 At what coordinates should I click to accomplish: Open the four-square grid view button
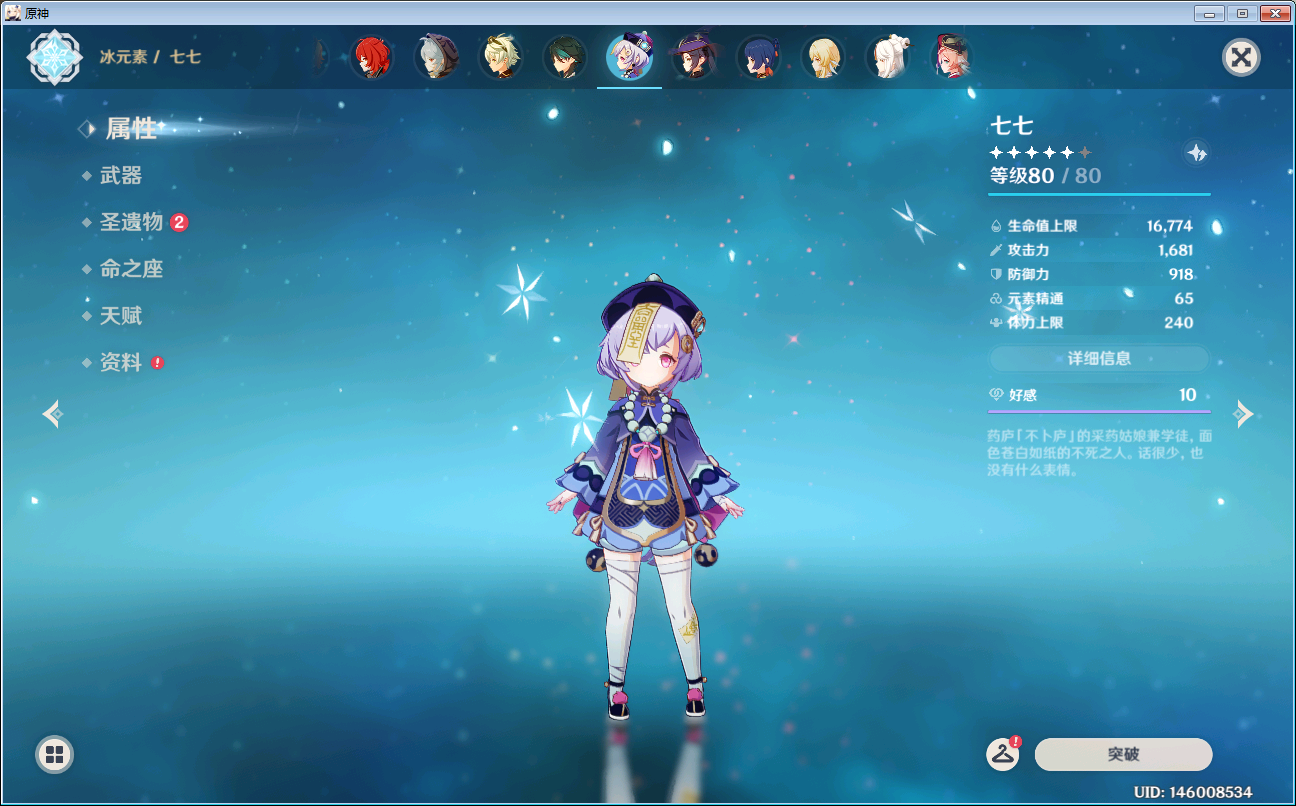(x=54, y=754)
